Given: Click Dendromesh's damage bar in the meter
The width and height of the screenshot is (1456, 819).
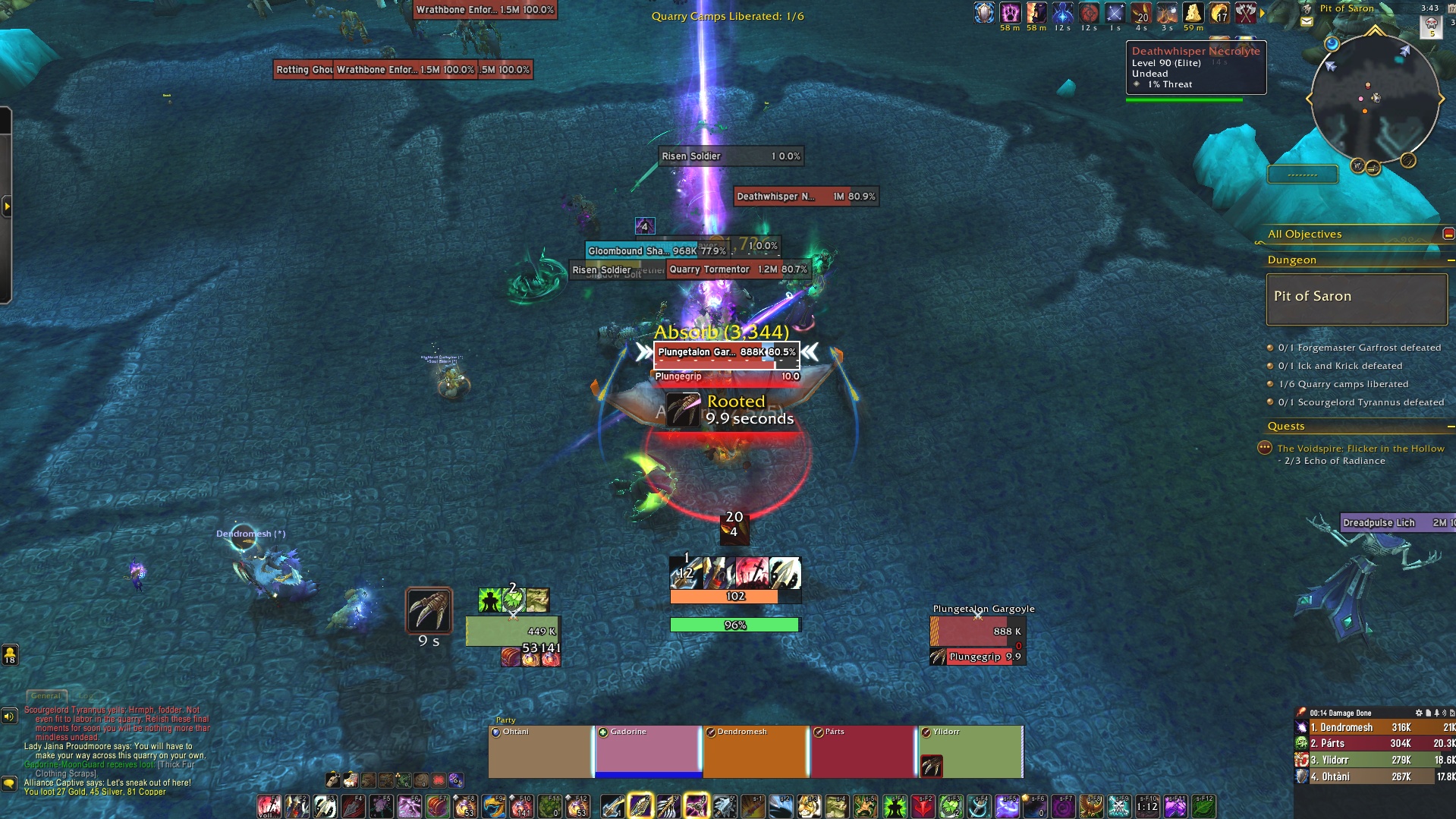Looking at the screenshot, I should [x=1366, y=728].
